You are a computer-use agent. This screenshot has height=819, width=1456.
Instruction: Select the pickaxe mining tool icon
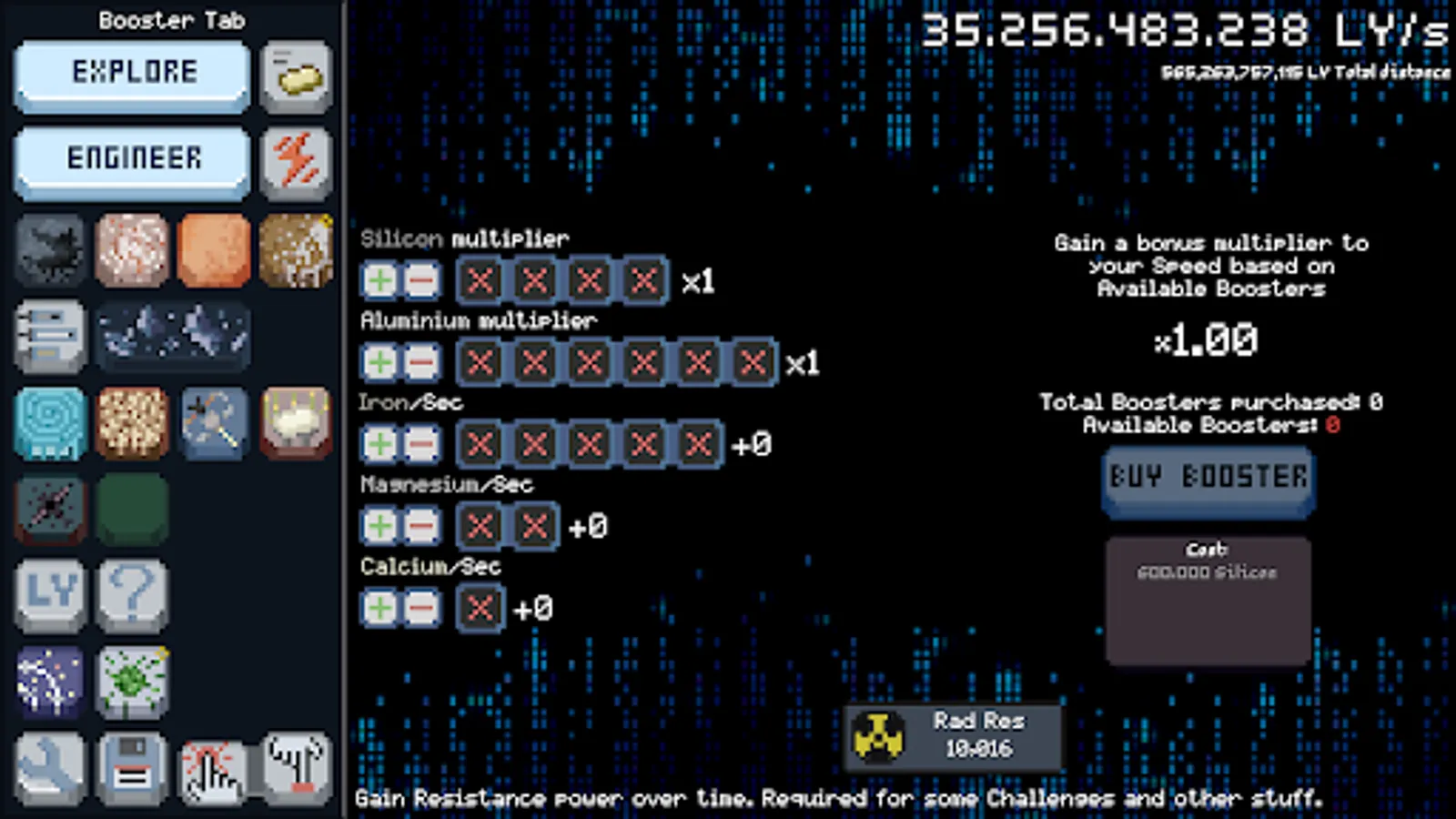(x=213, y=423)
